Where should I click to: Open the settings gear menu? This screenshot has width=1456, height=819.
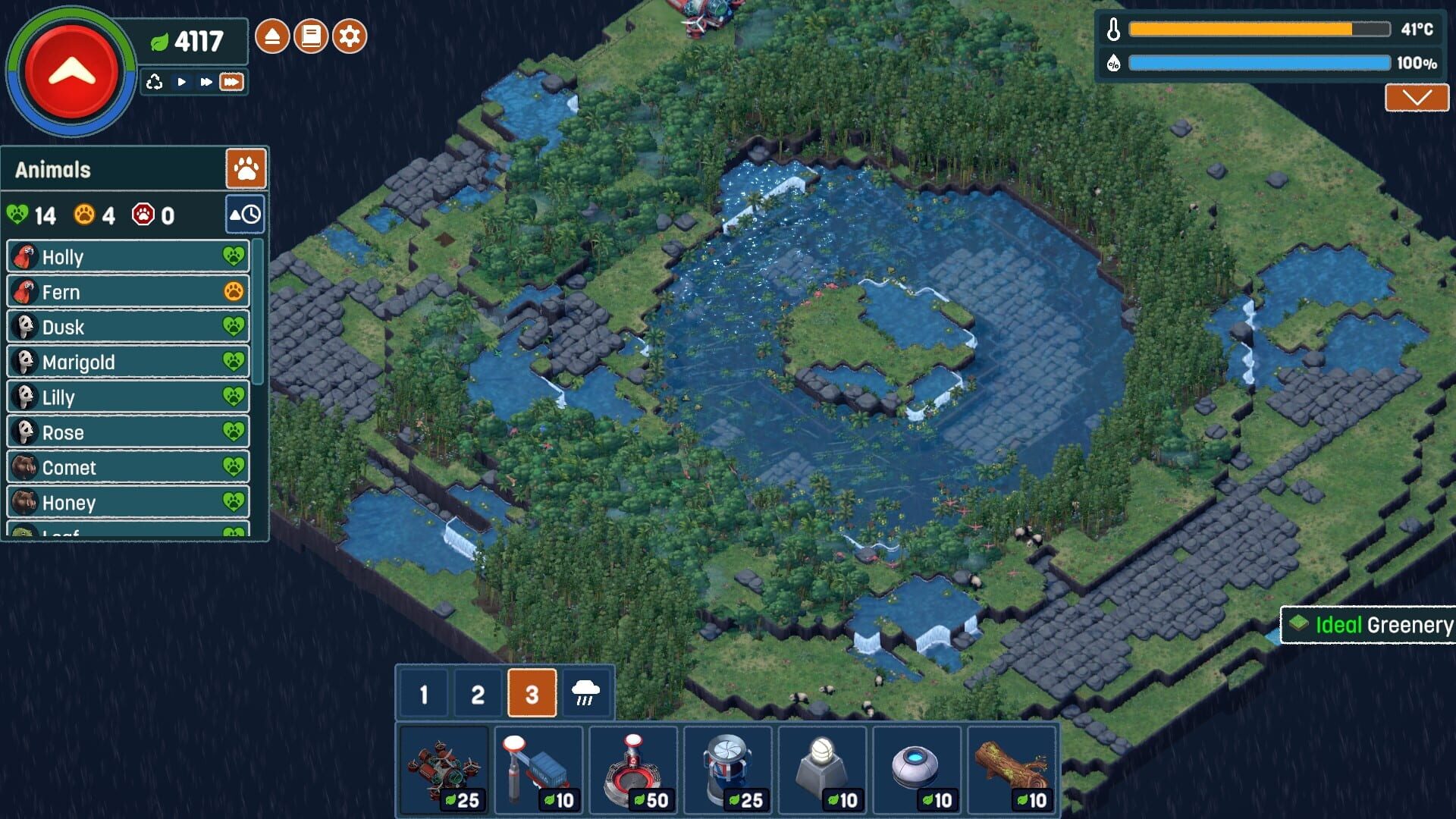350,34
